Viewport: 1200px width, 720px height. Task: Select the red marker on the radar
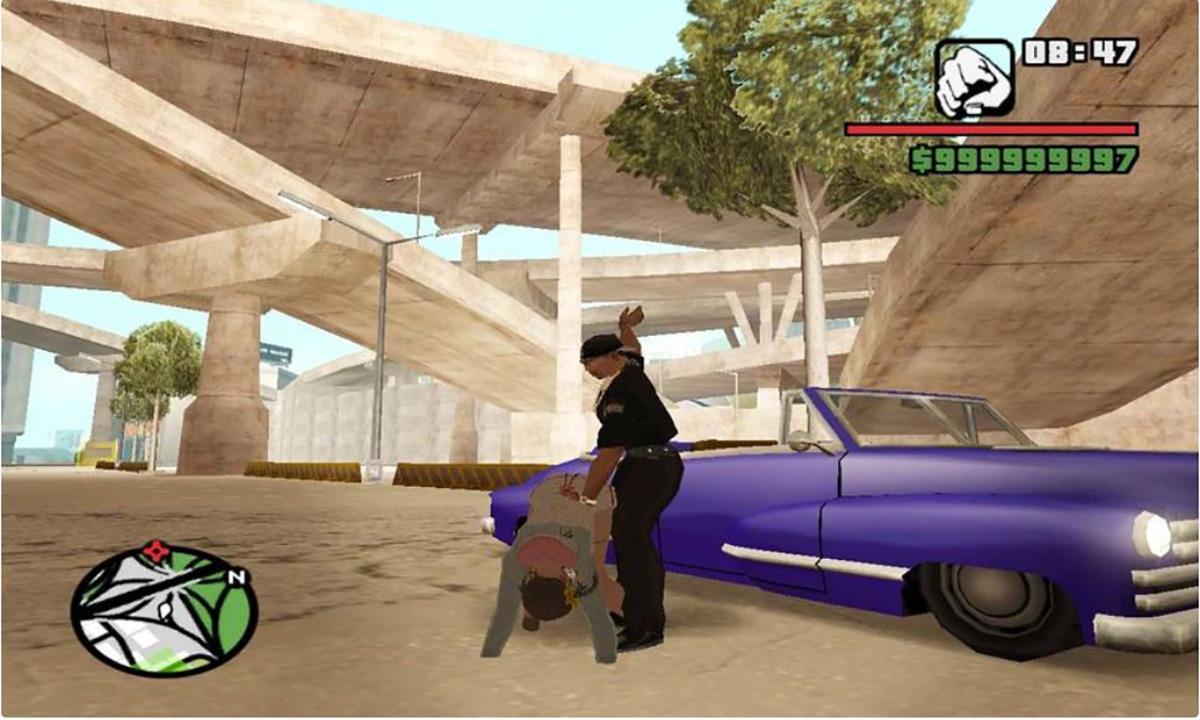(x=156, y=550)
